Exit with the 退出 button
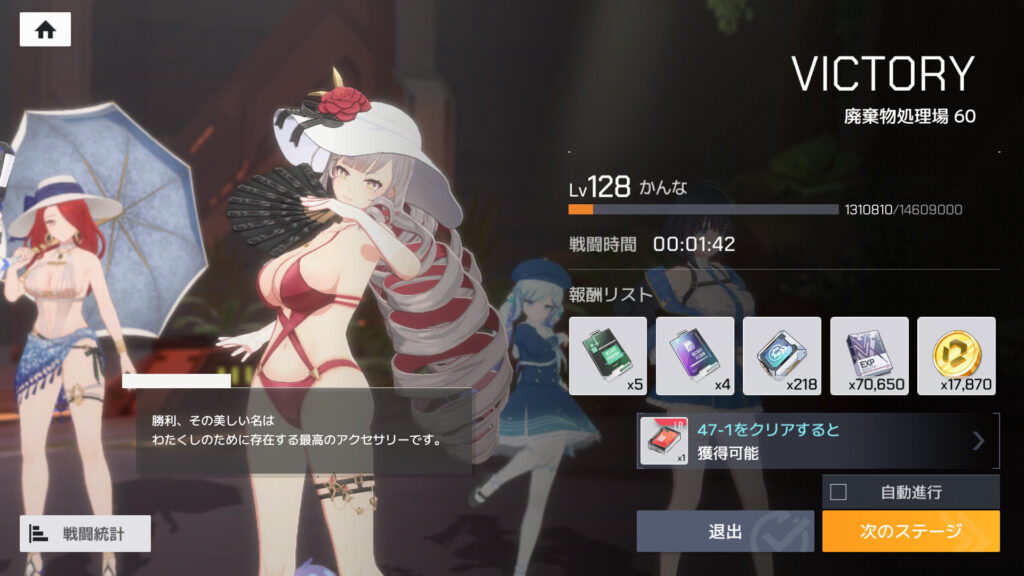 [725, 531]
